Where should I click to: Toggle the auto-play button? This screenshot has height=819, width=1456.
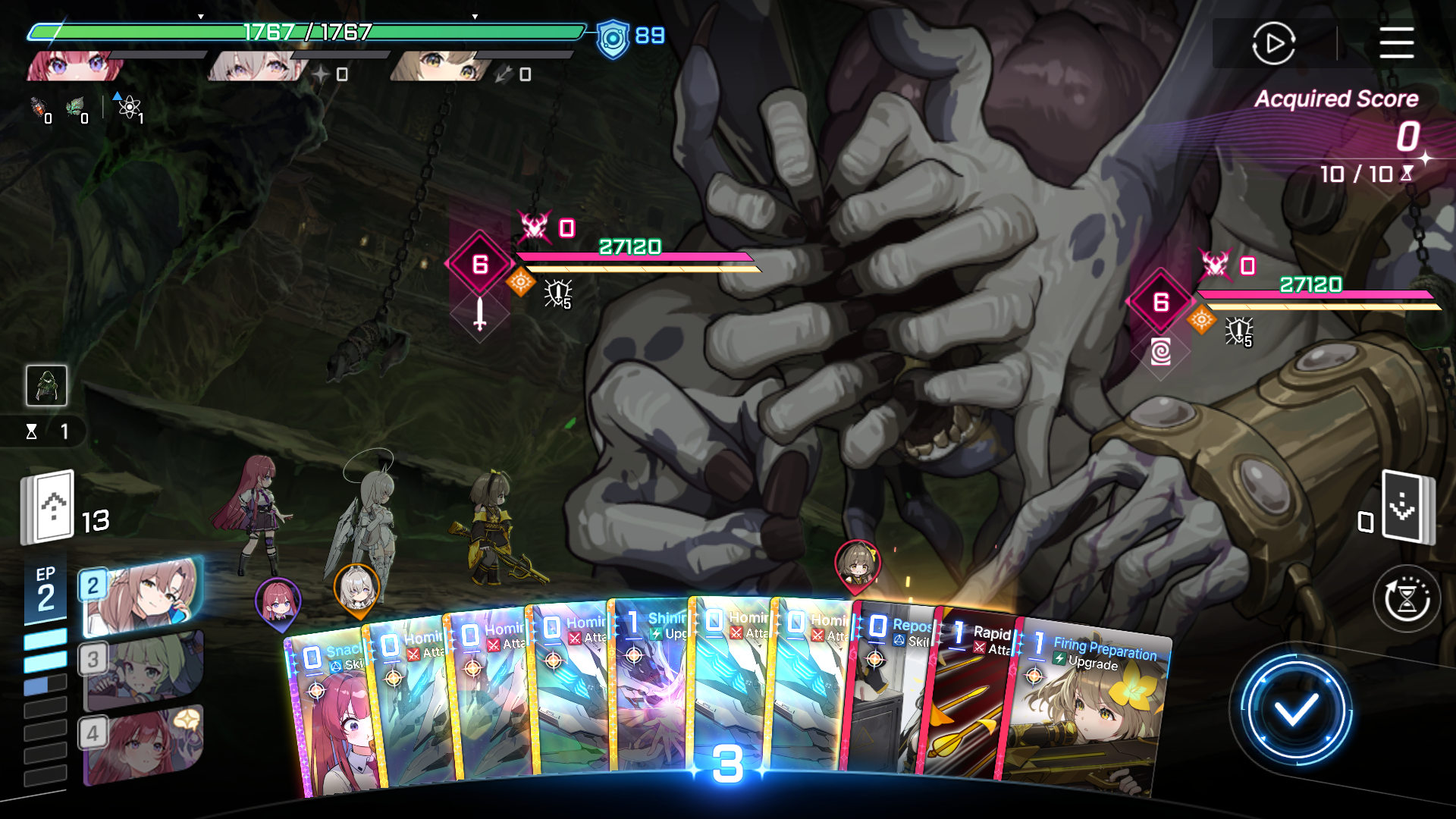tap(1273, 43)
